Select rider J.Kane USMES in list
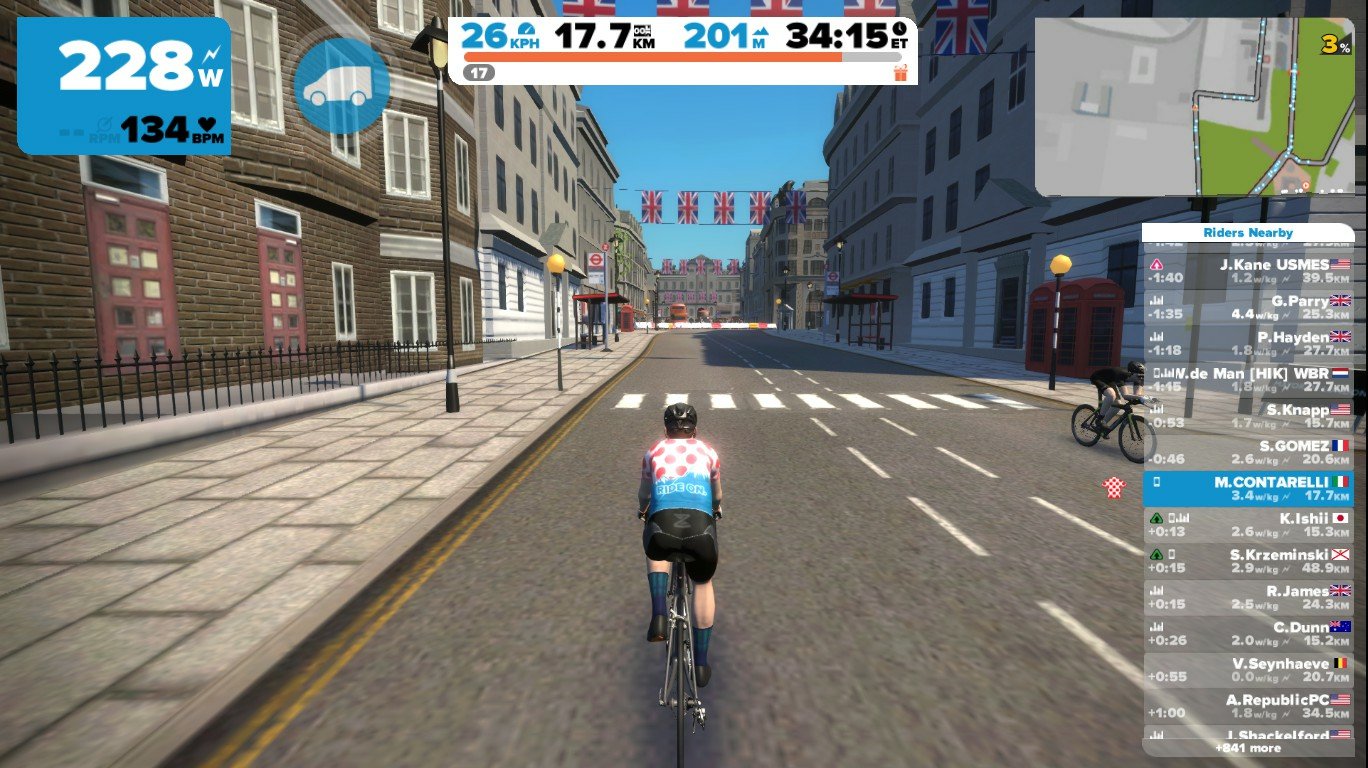The height and width of the screenshot is (768, 1368). (x=1248, y=271)
